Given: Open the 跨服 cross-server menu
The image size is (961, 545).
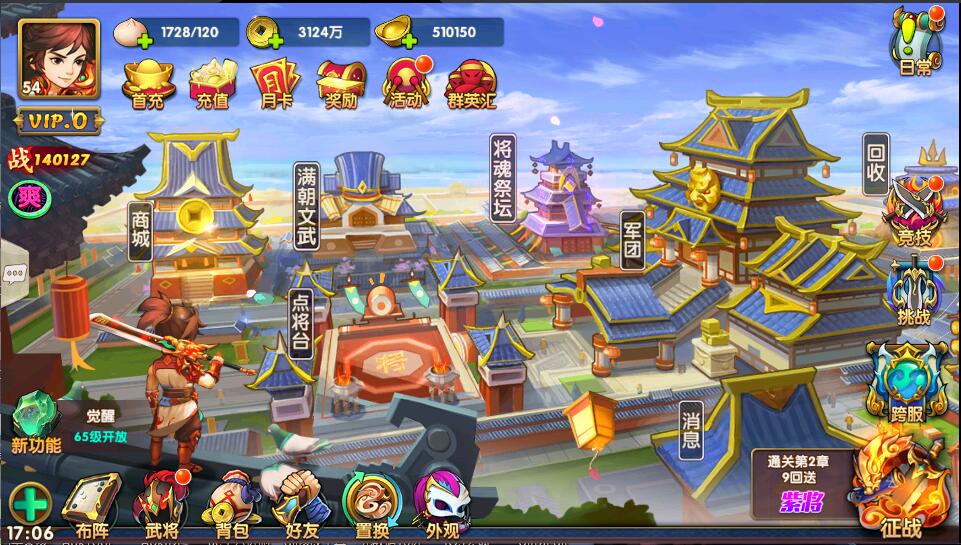Looking at the screenshot, I should point(906,382).
